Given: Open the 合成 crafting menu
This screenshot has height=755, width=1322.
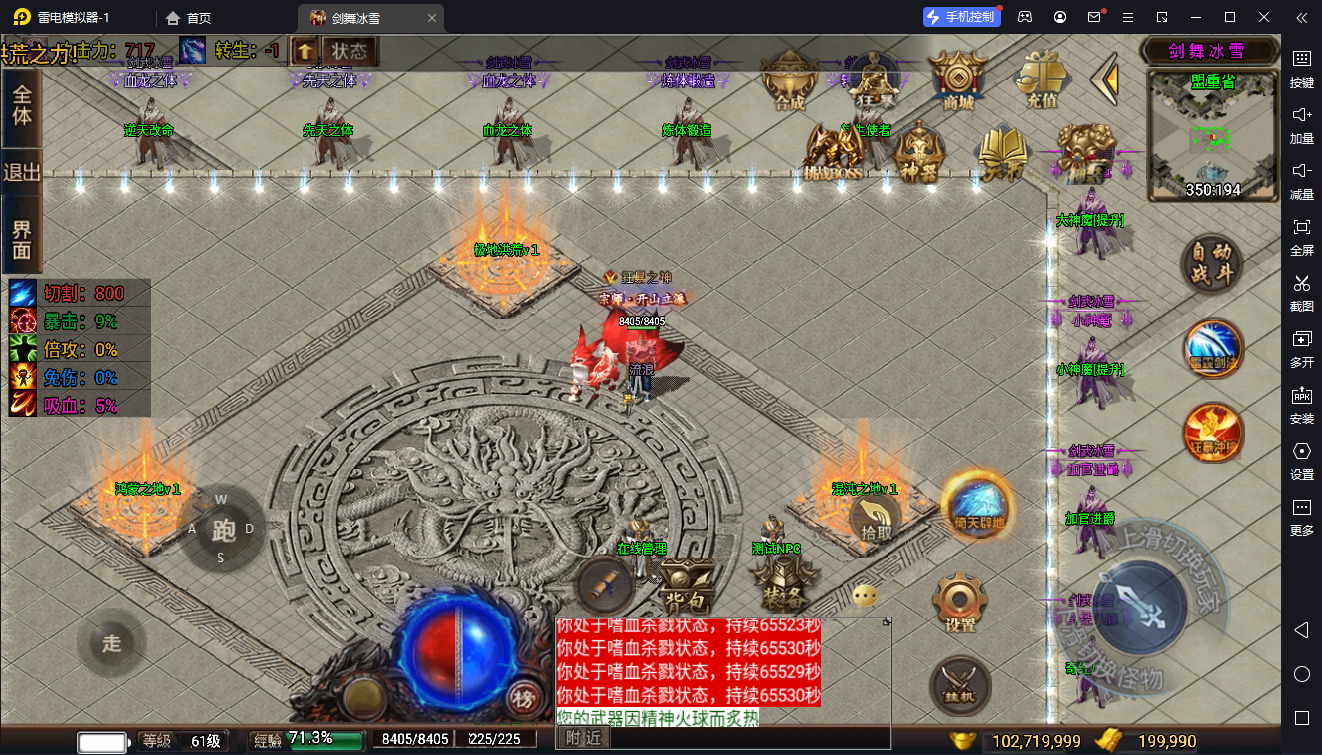Looking at the screenshot, I should pos(789,80).
